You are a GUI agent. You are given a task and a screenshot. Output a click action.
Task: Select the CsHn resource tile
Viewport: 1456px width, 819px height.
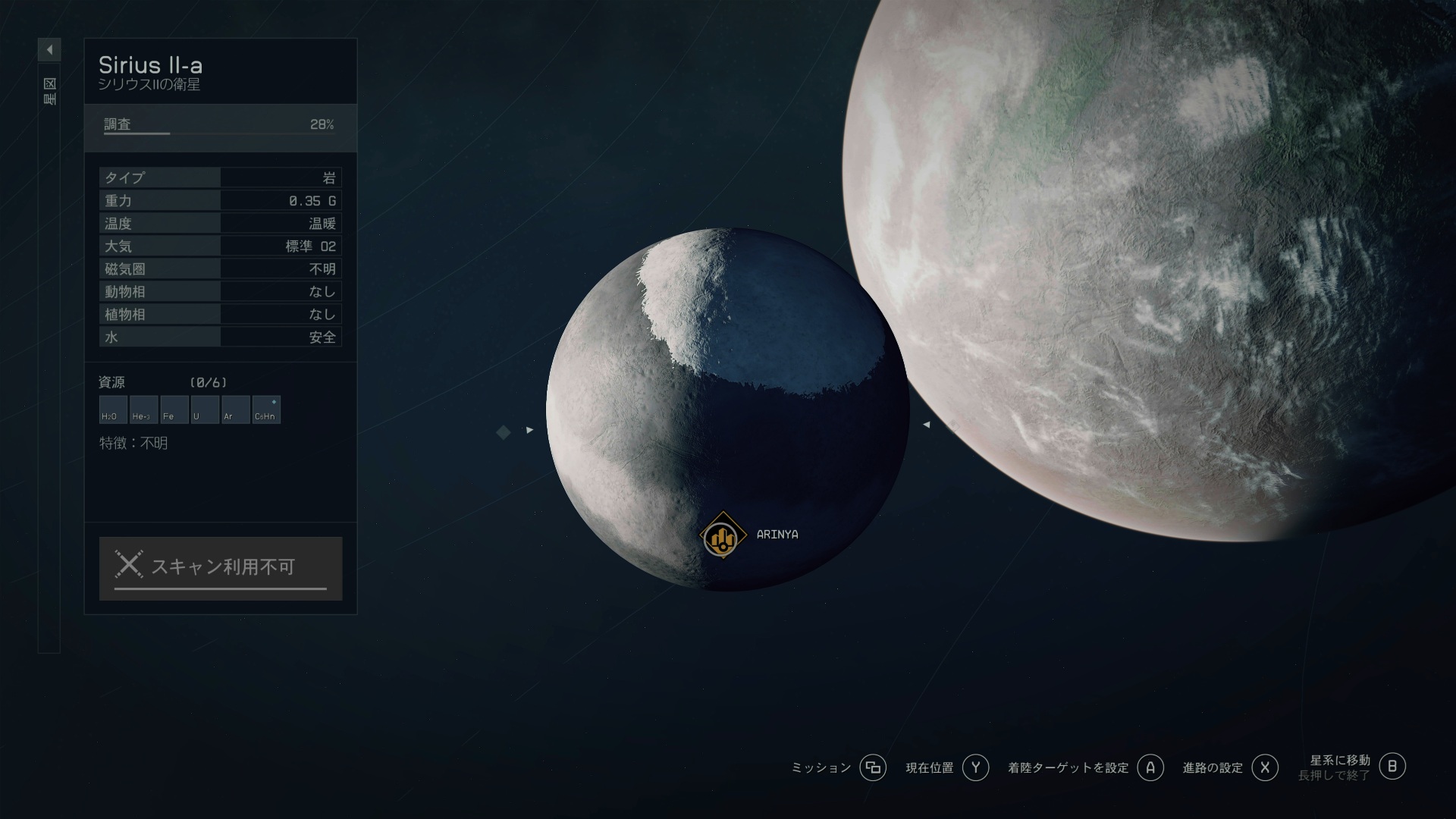[x=266, y=409]
